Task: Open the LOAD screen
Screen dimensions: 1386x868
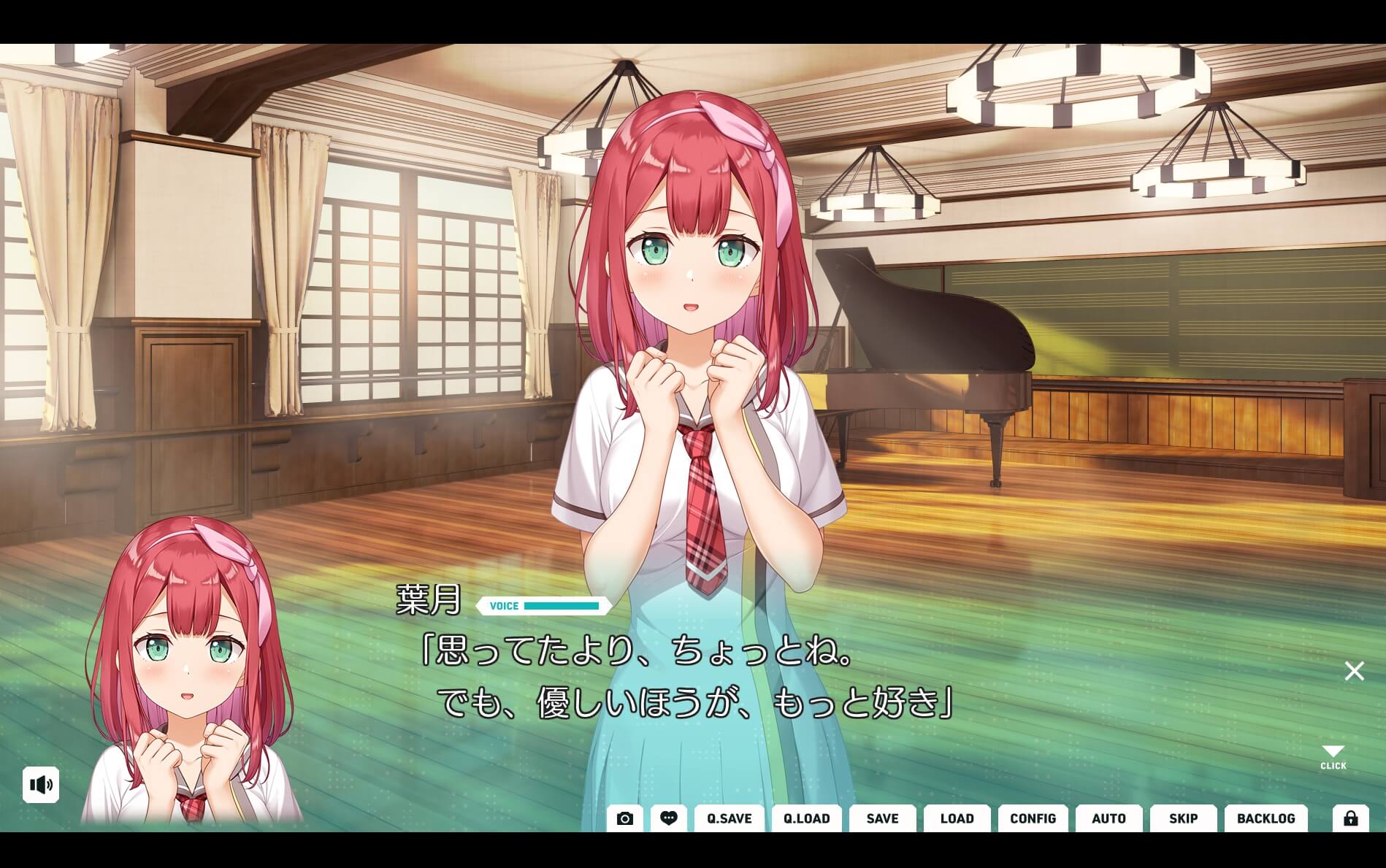Action: (957, 818)
